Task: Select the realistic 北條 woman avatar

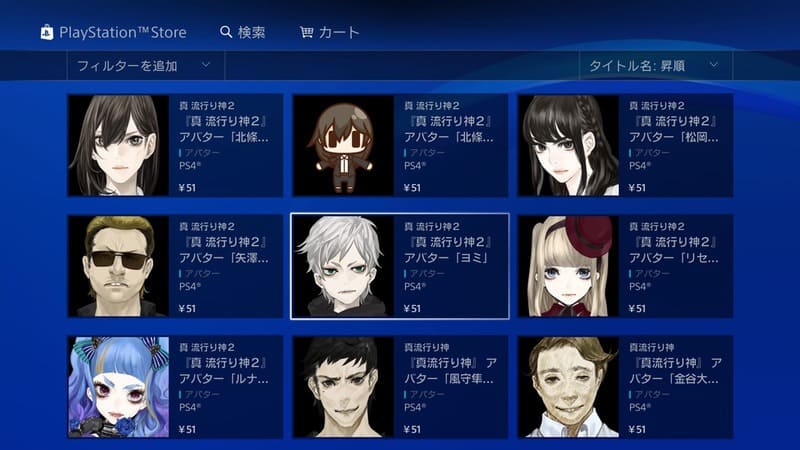Action: coord(174,146)
